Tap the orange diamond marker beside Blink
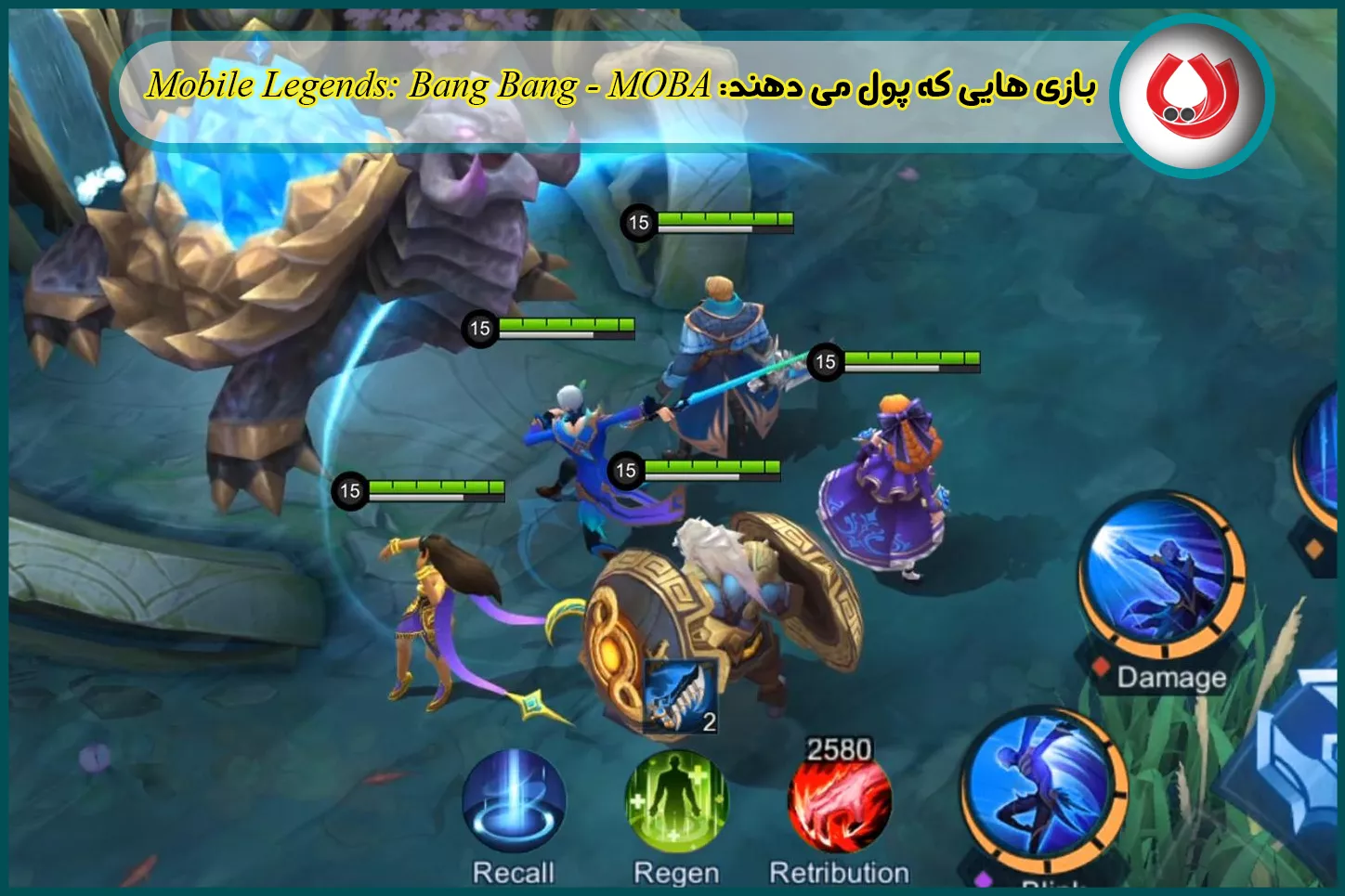This screenshot has width=1345, height=896. 1313,551
